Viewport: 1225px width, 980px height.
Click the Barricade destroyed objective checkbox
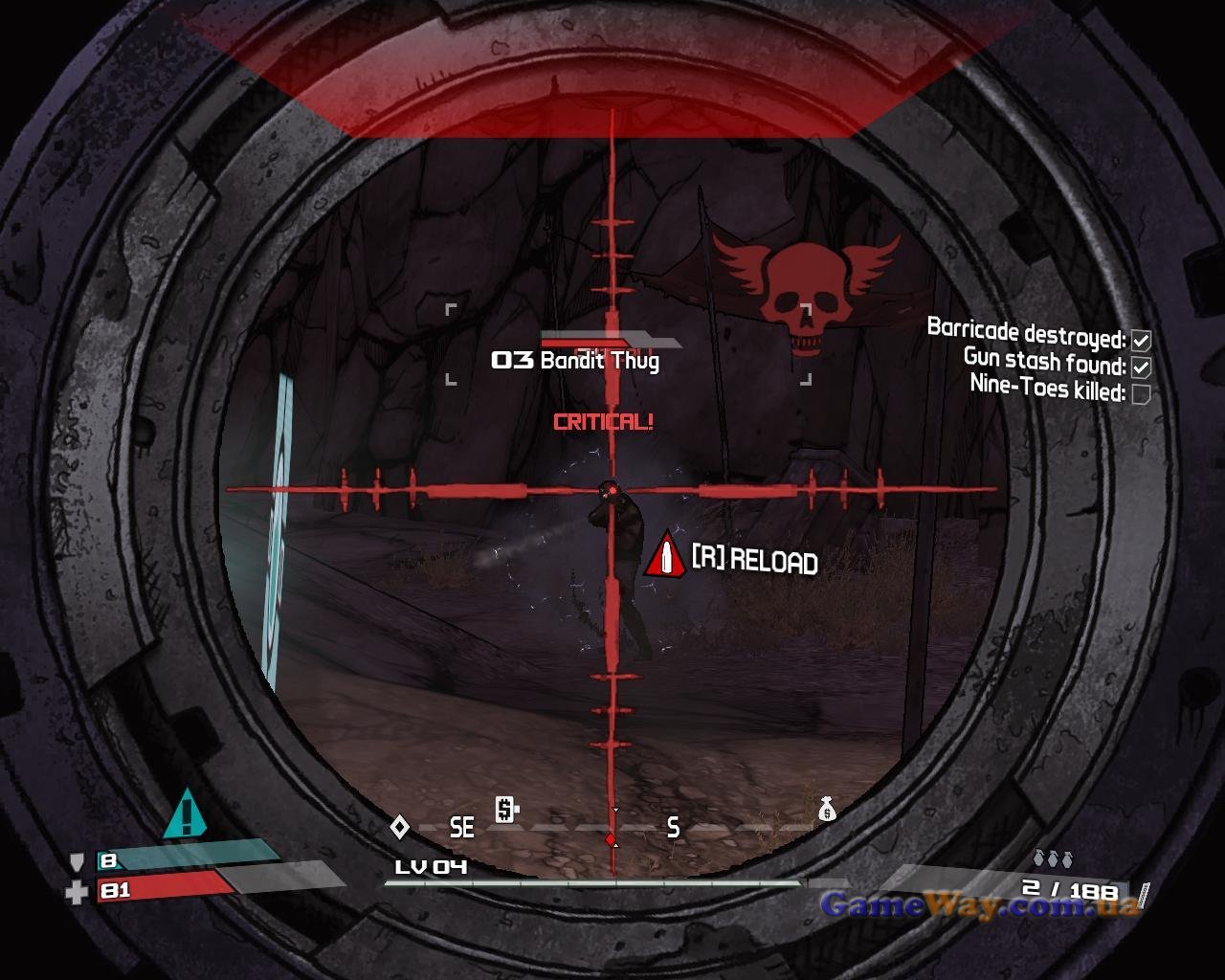tap(1140, 340)
